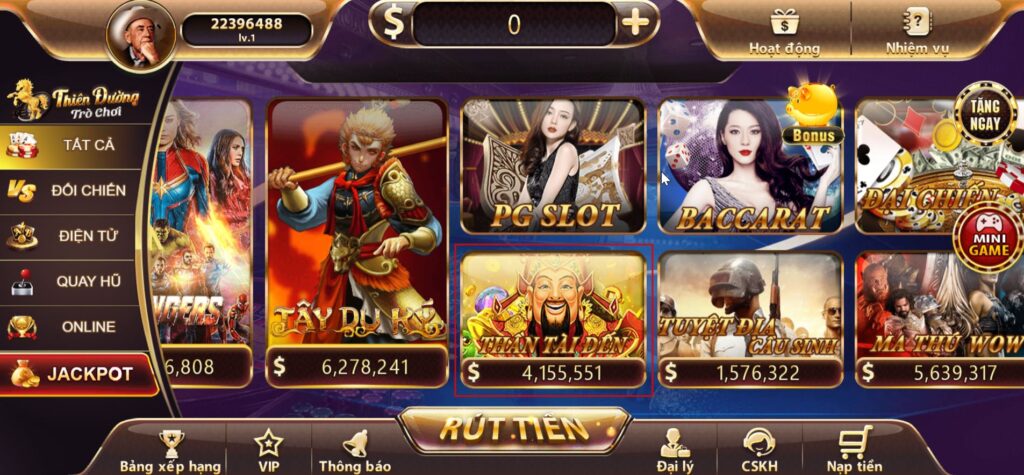Add funds with the plus button
This screenshot has height=475, width=1024.
click(x=636, y=23)
